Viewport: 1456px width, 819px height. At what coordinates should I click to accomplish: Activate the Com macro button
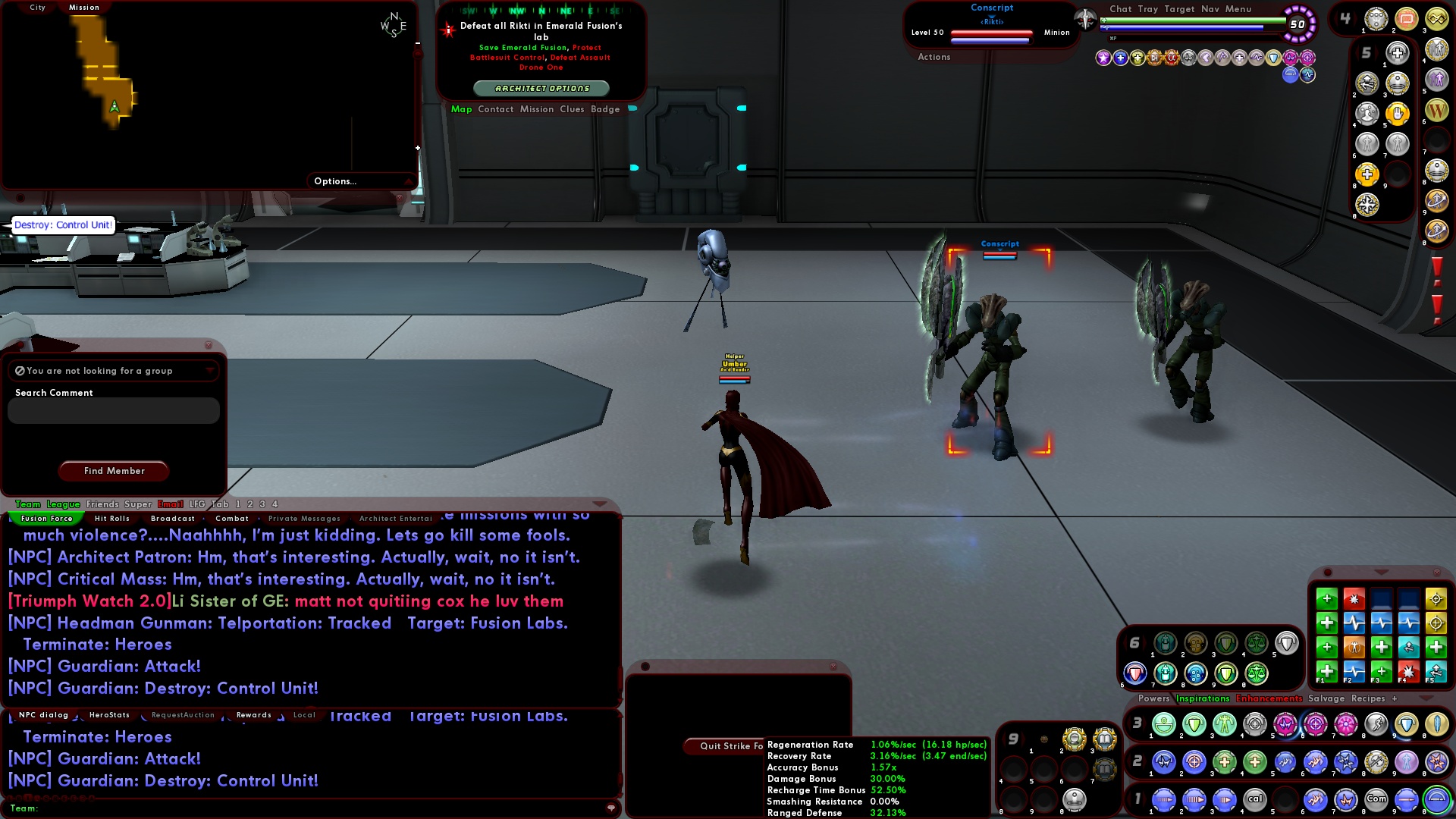coord(1377,799)
